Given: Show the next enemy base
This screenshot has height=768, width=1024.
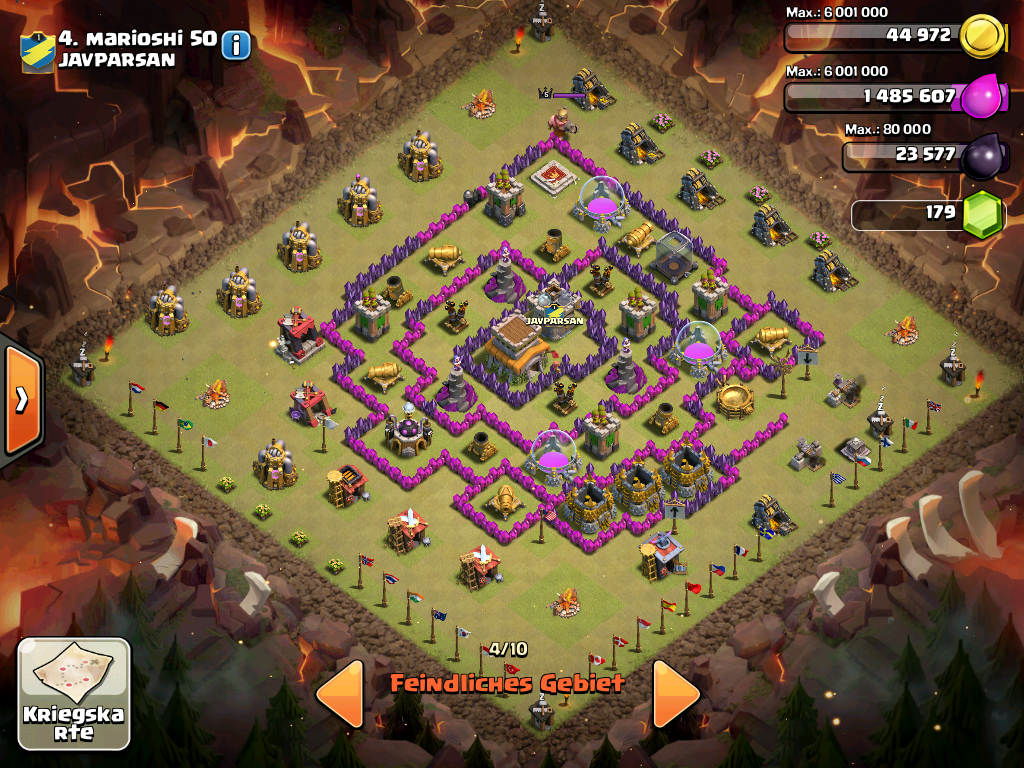Looking at the screenshot, I should coord(676,693).
